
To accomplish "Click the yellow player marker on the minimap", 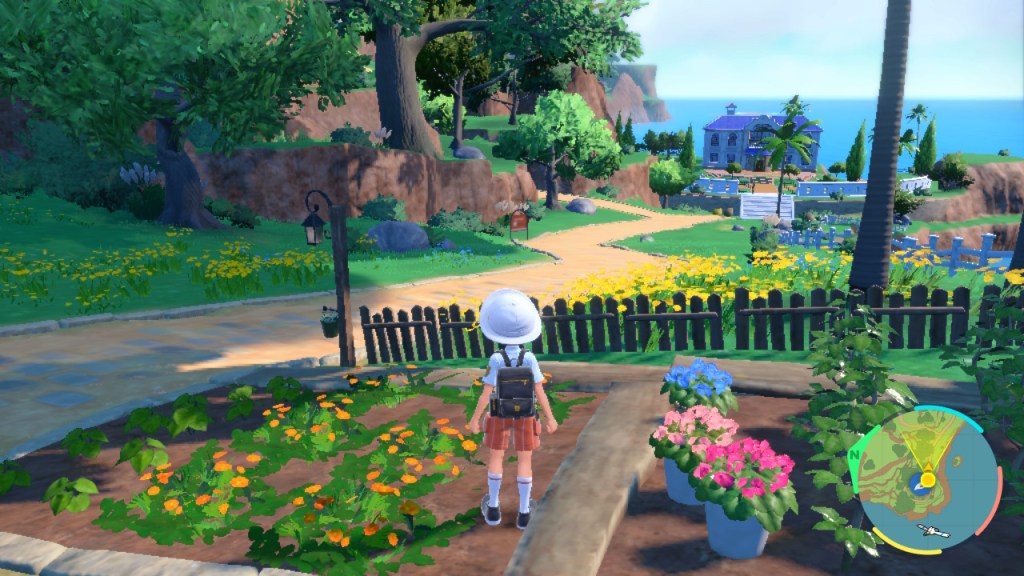I will 928,480.
